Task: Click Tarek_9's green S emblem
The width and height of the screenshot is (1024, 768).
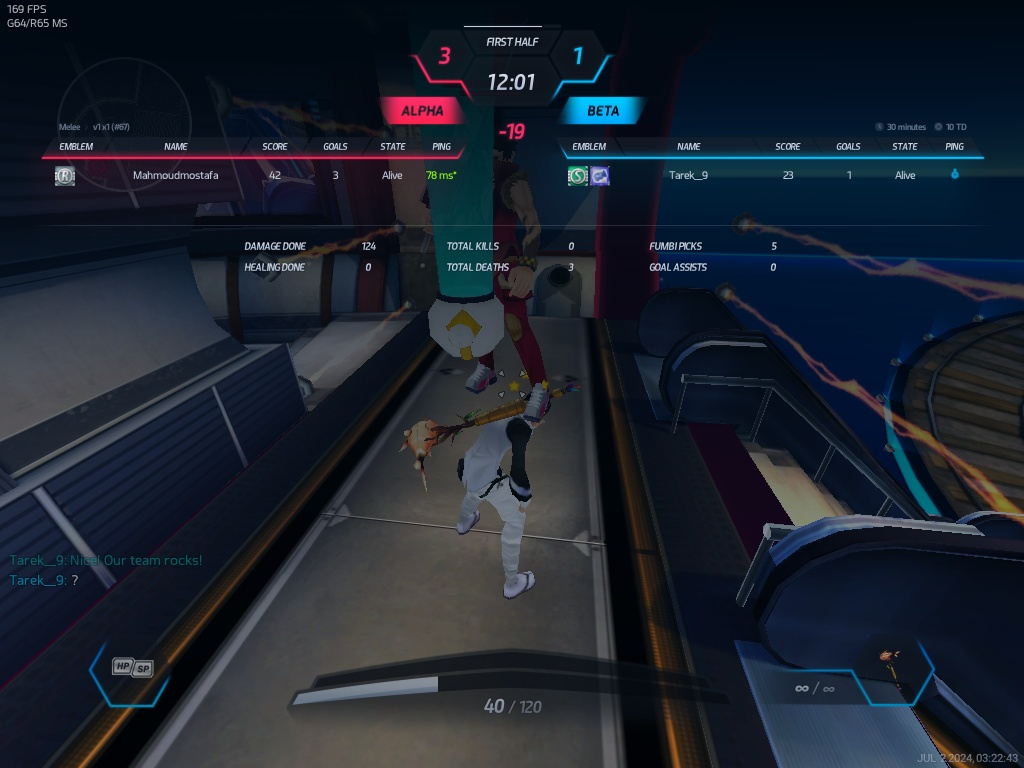Action: [x=578, y=176]
